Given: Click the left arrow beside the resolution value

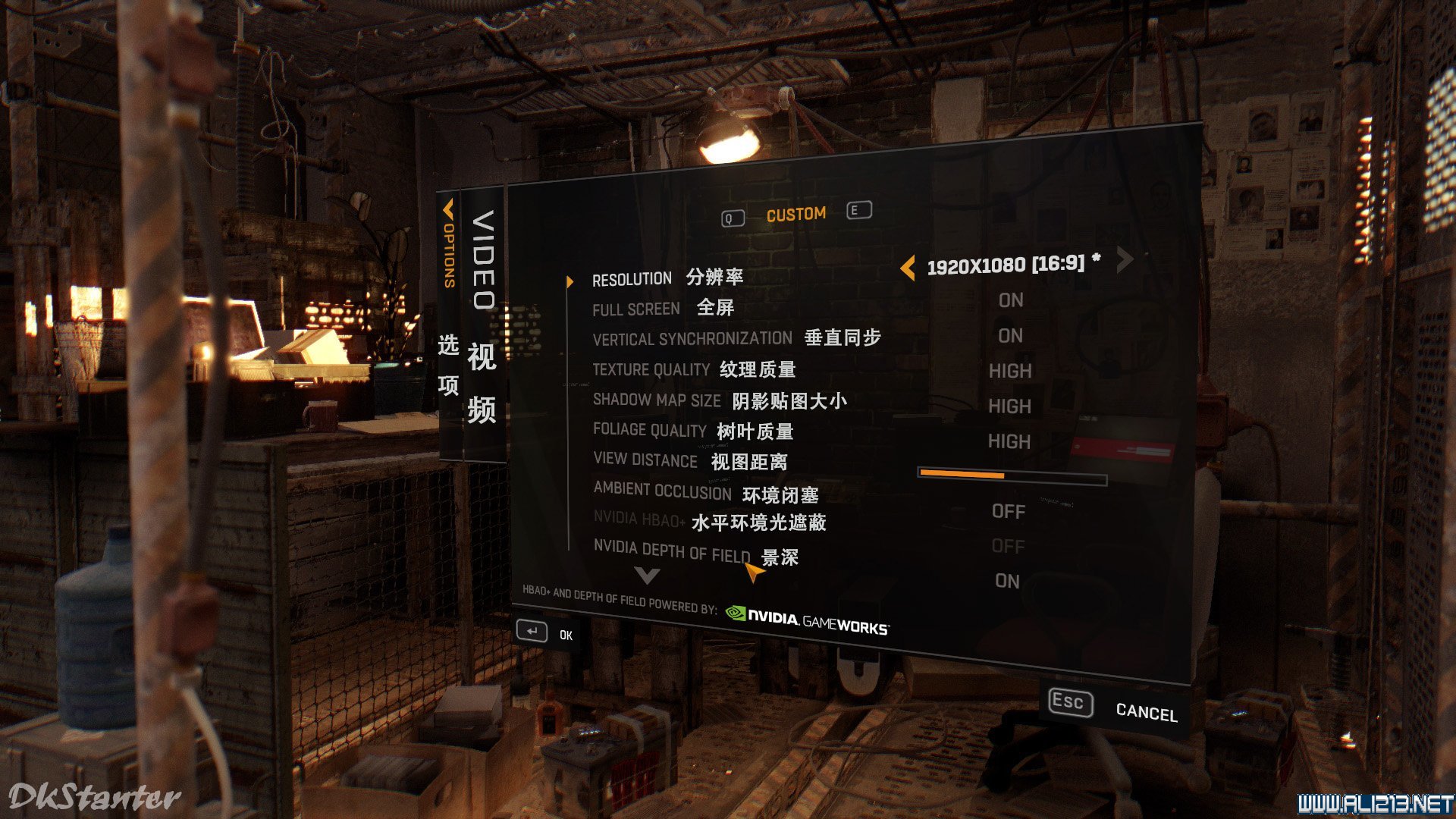Looking at the screenshot, I should 908,267.
